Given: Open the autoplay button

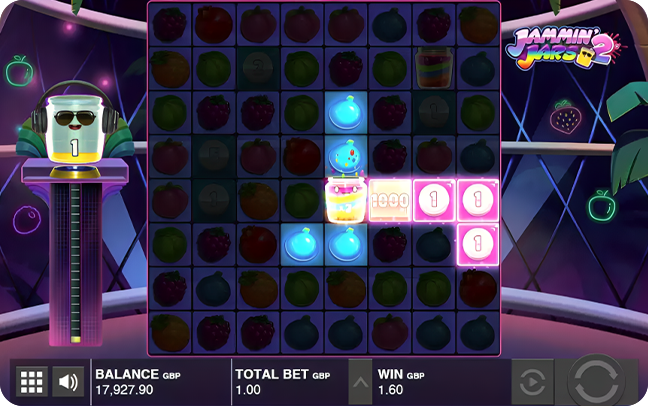Looking at the screenshot, I should coord(532,381).
